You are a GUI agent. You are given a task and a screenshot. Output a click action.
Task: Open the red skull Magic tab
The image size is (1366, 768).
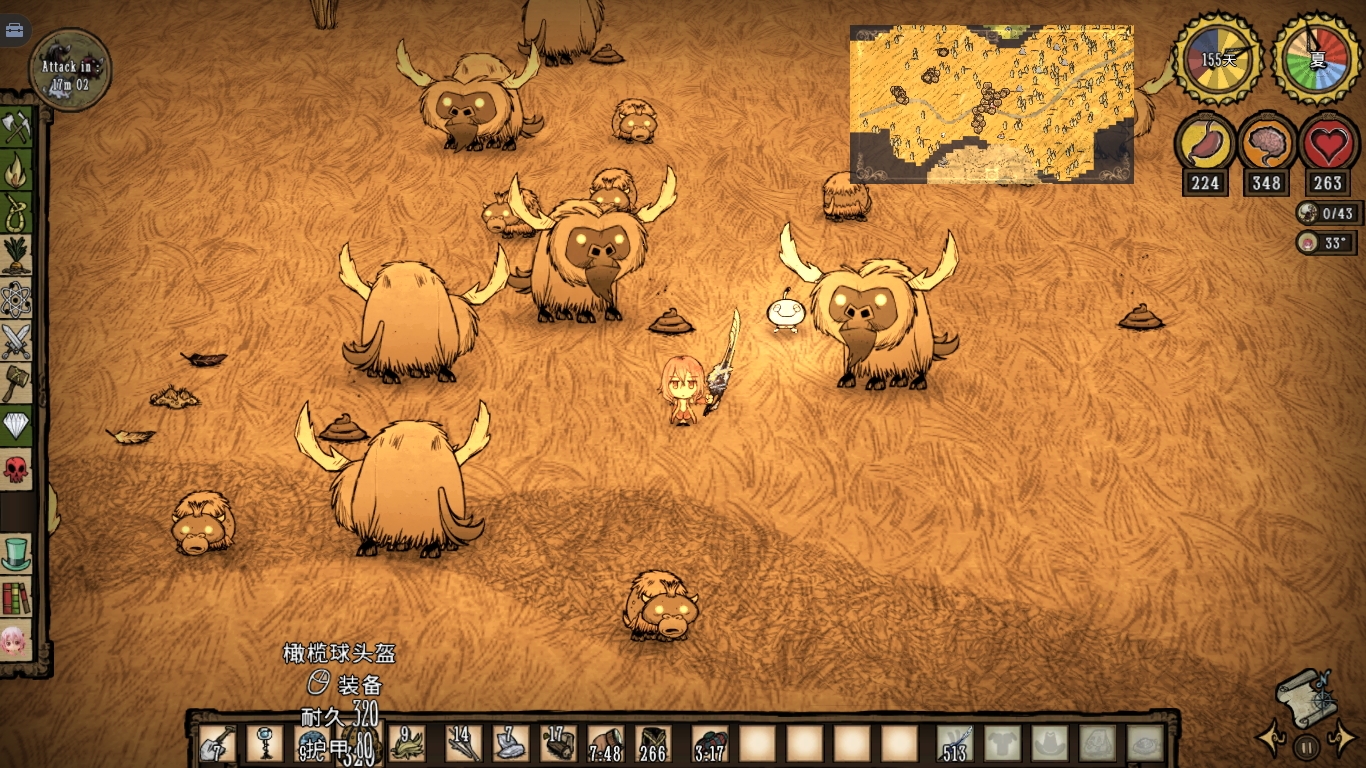click(x=16, y=468)
